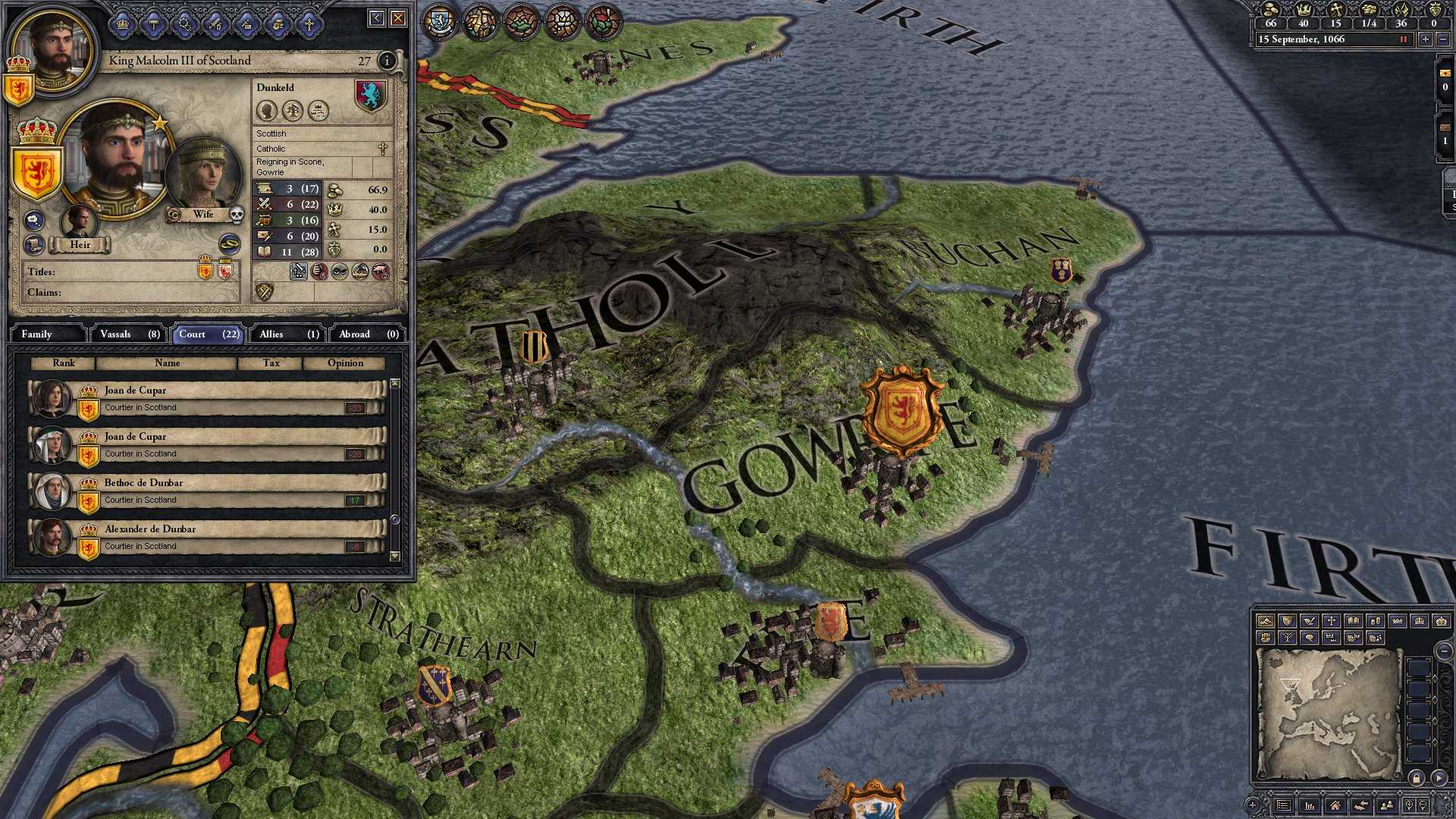The height and width of the screenshot is (819, 1456).
Task: Open character finder via two-people icon
Action: 1388,806
